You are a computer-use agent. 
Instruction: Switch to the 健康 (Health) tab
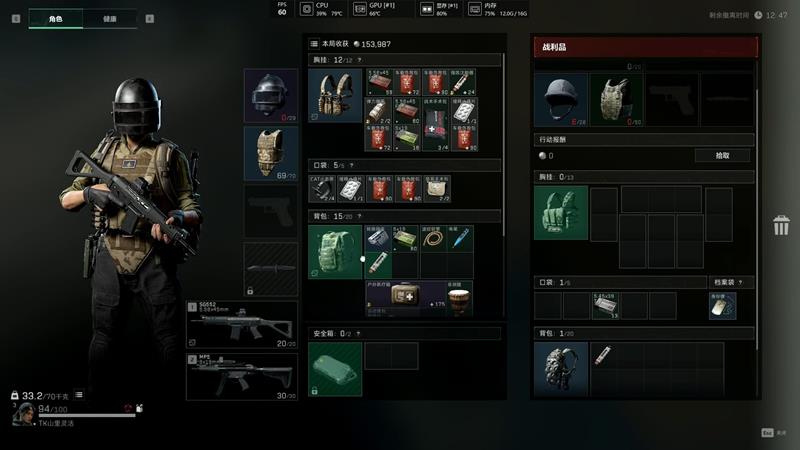[x=110, y=18]
